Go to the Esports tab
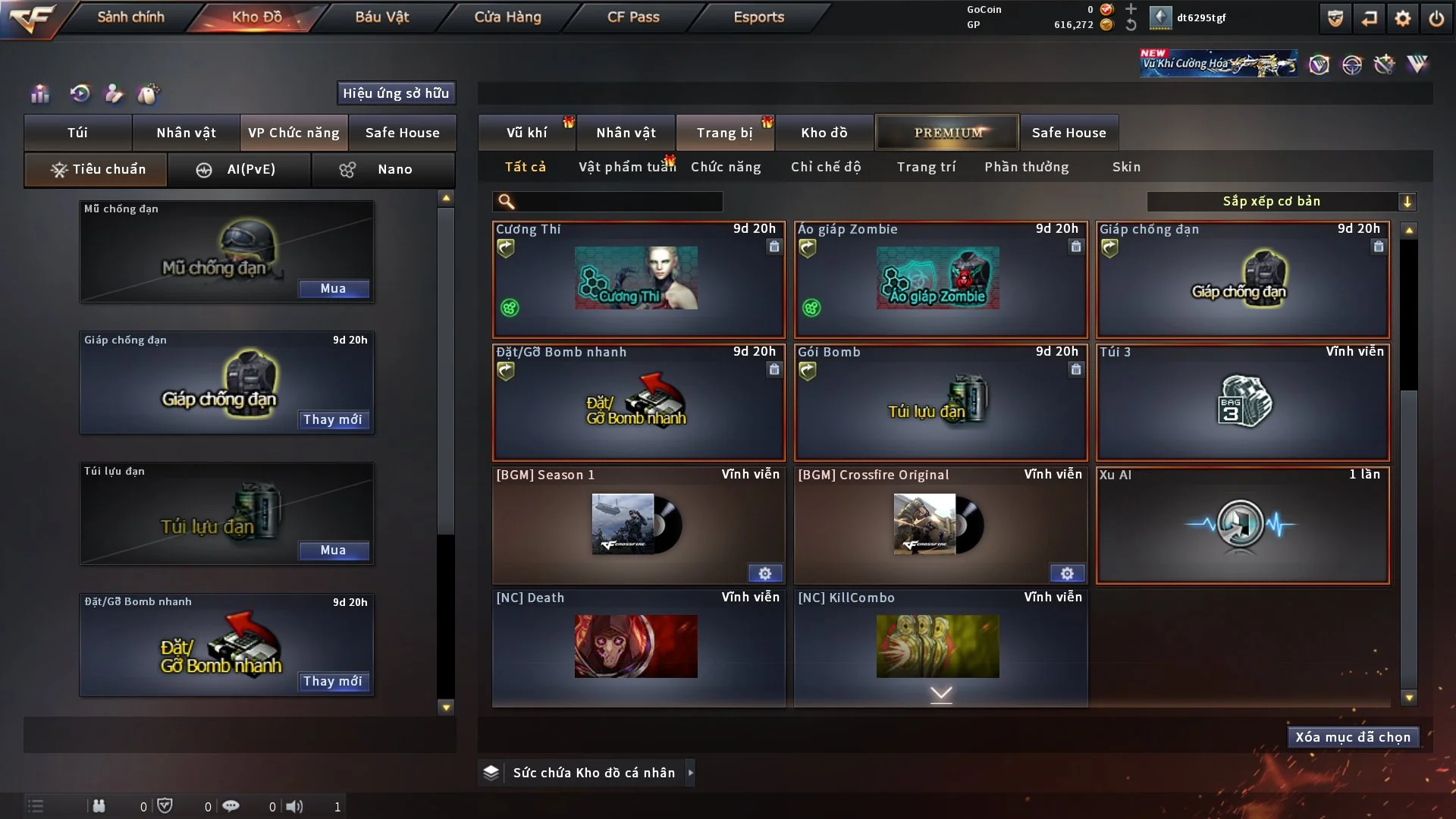Image resolution: width=1456 pixels, height=819 pixels. pos(758,17)
